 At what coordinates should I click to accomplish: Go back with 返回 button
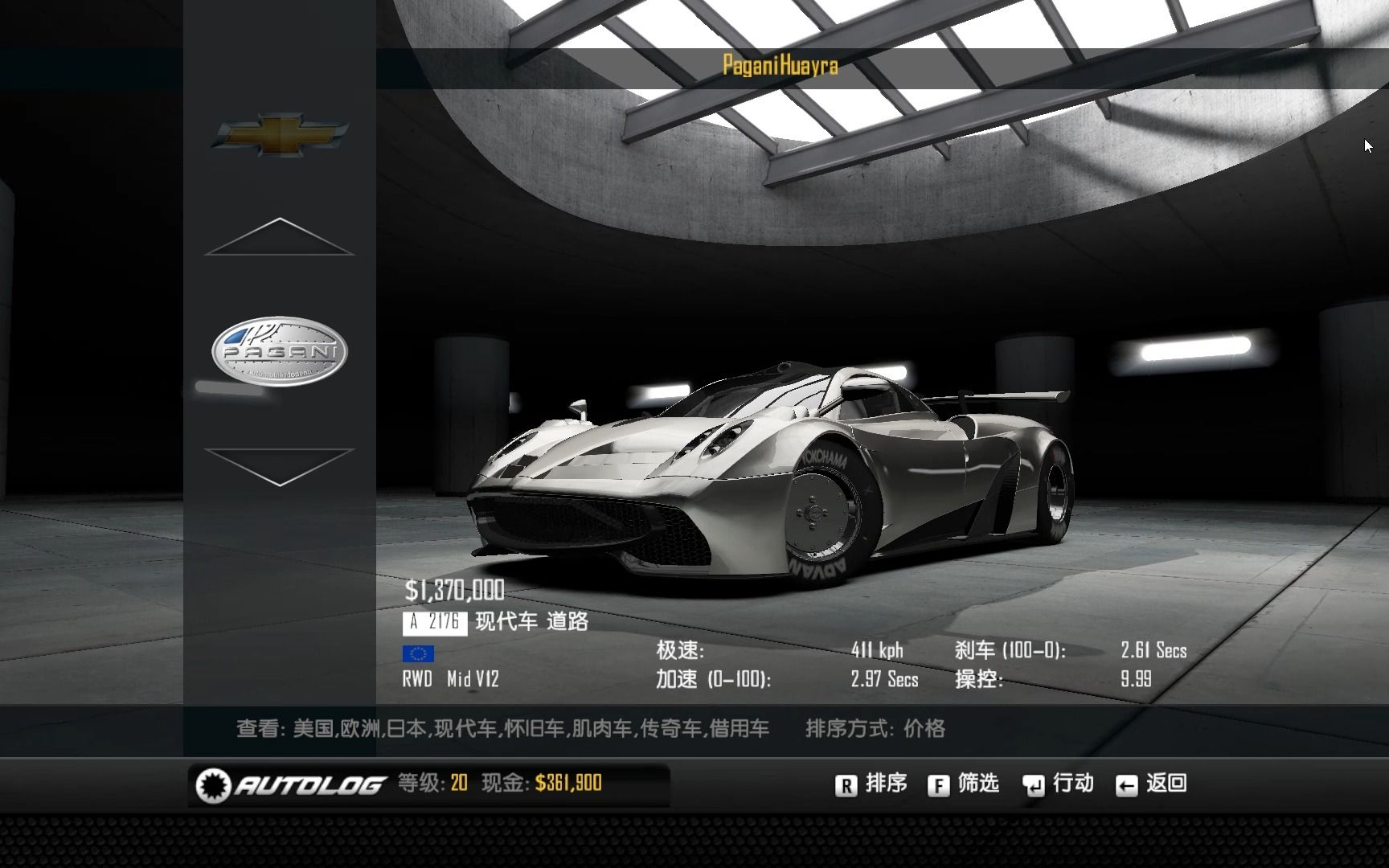click(1151, 784)
